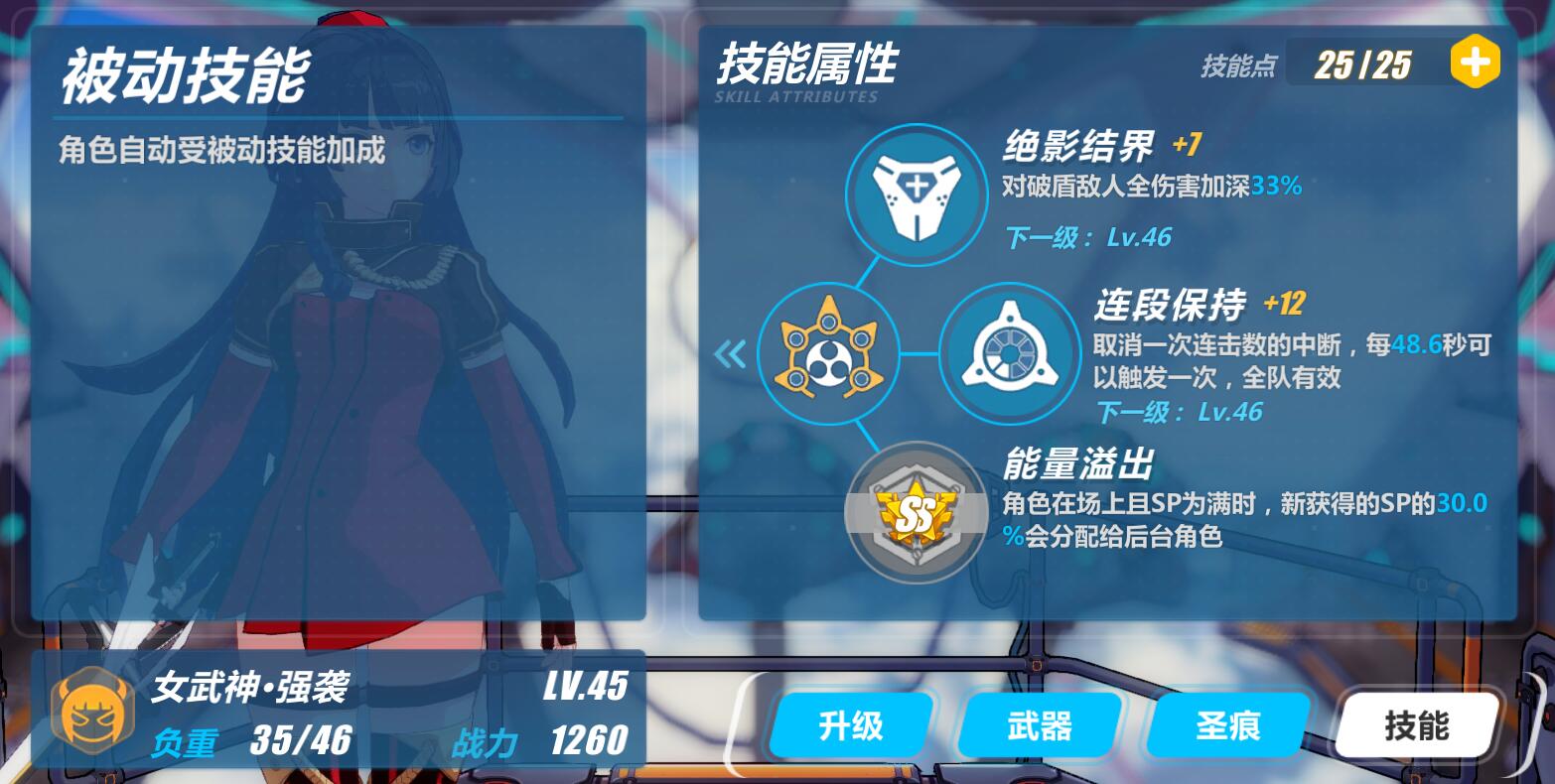This screenshot has height=784, width=1555.
Task: Click the yellow plus icon to add skill points
Action: pyautogui.click(x=1476, y=60)
